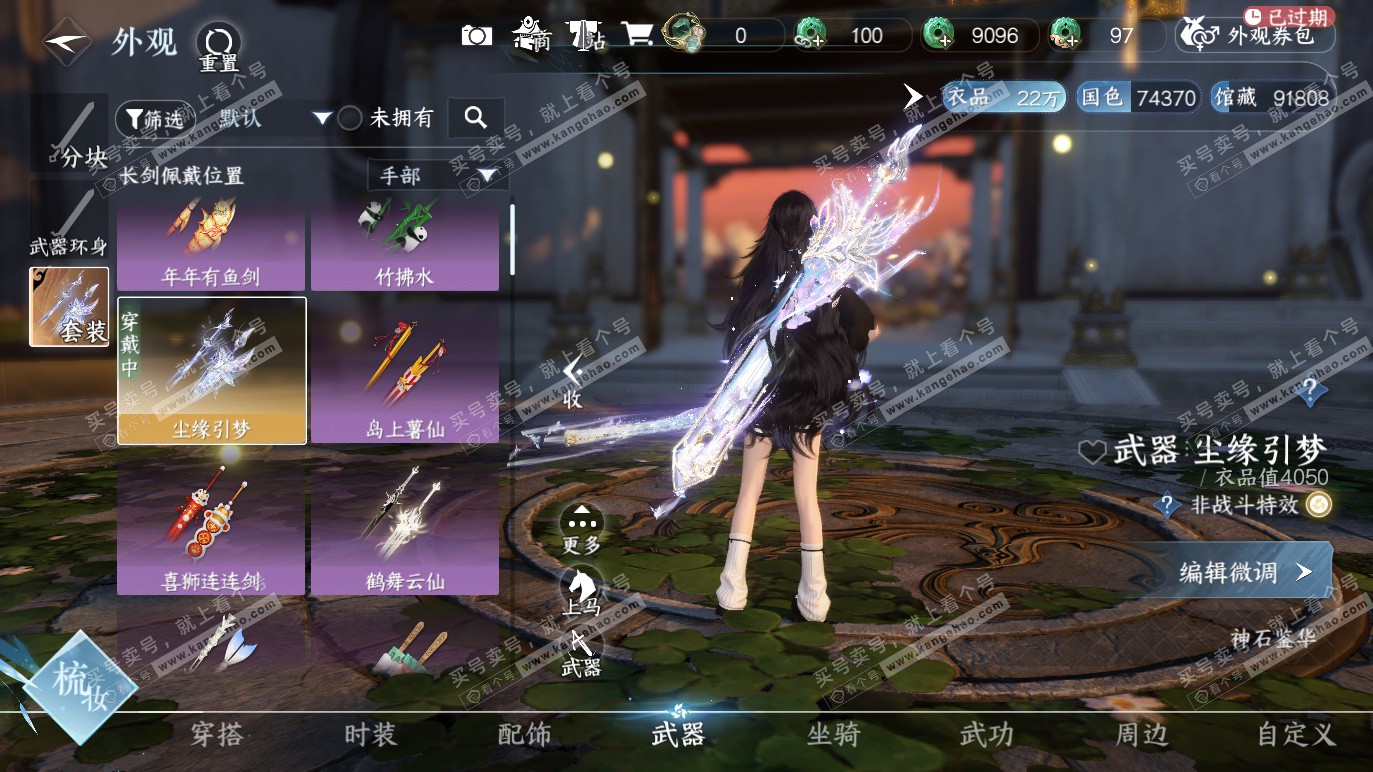Open the 外观券包 coupon pack
This screenshot has width=1373, height=772.
pyautogui.click(x=1256, y=36)
